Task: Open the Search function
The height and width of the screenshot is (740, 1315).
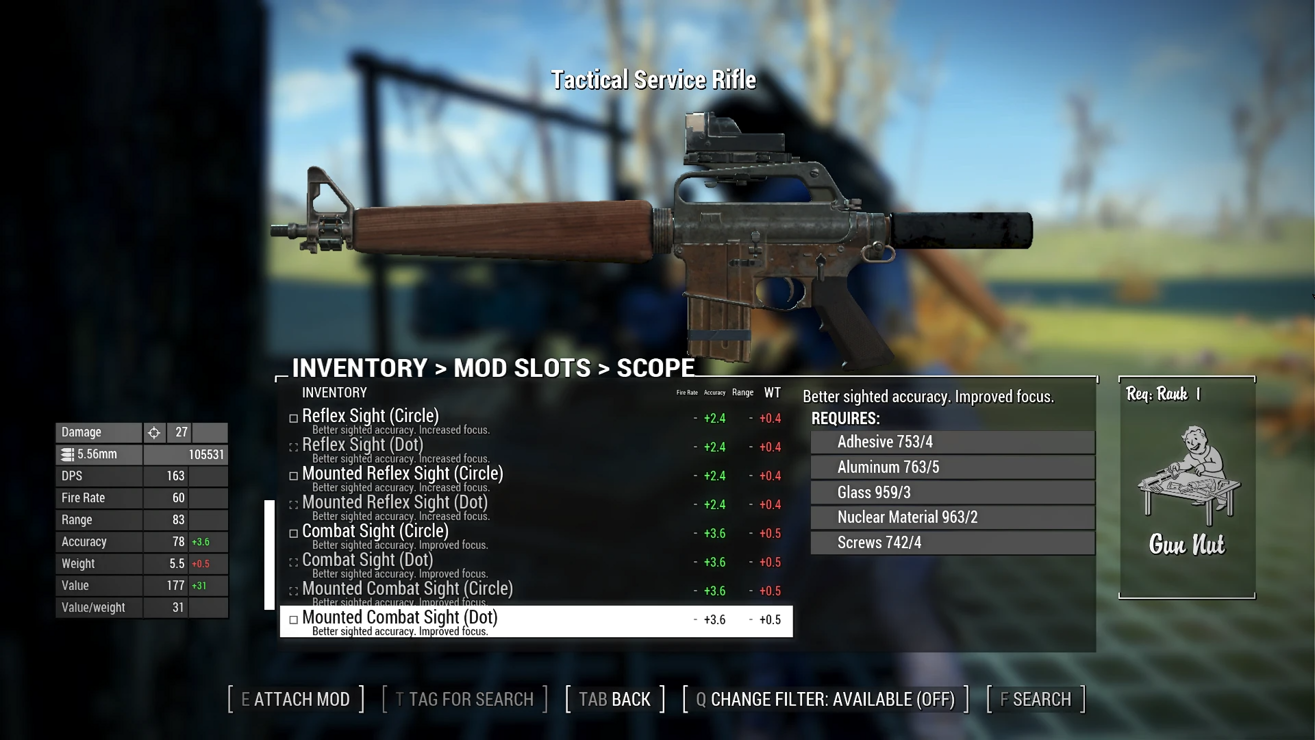Action: [x=1036, y=699]
